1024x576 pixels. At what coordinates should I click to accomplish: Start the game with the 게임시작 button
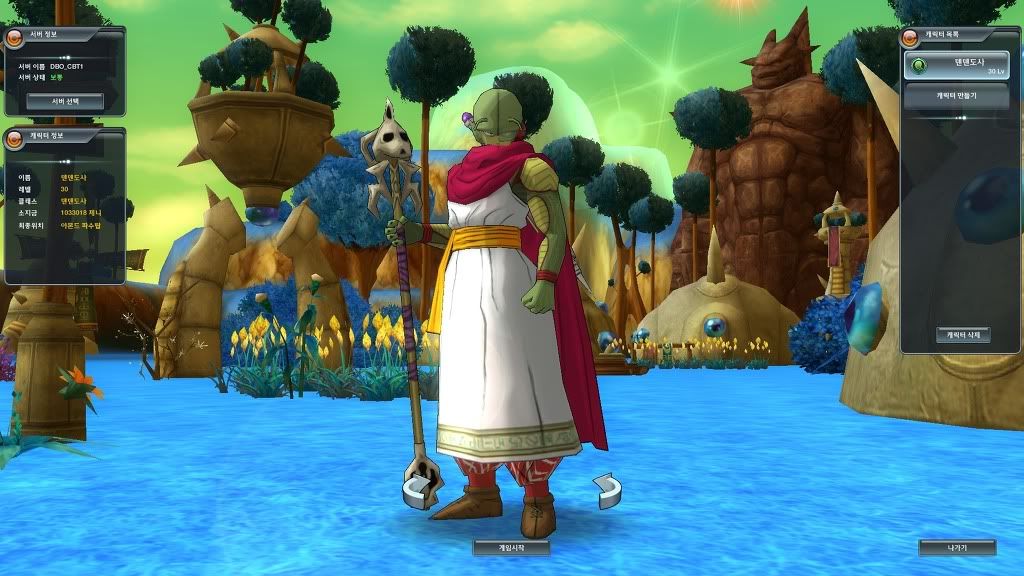coord(511,548)
